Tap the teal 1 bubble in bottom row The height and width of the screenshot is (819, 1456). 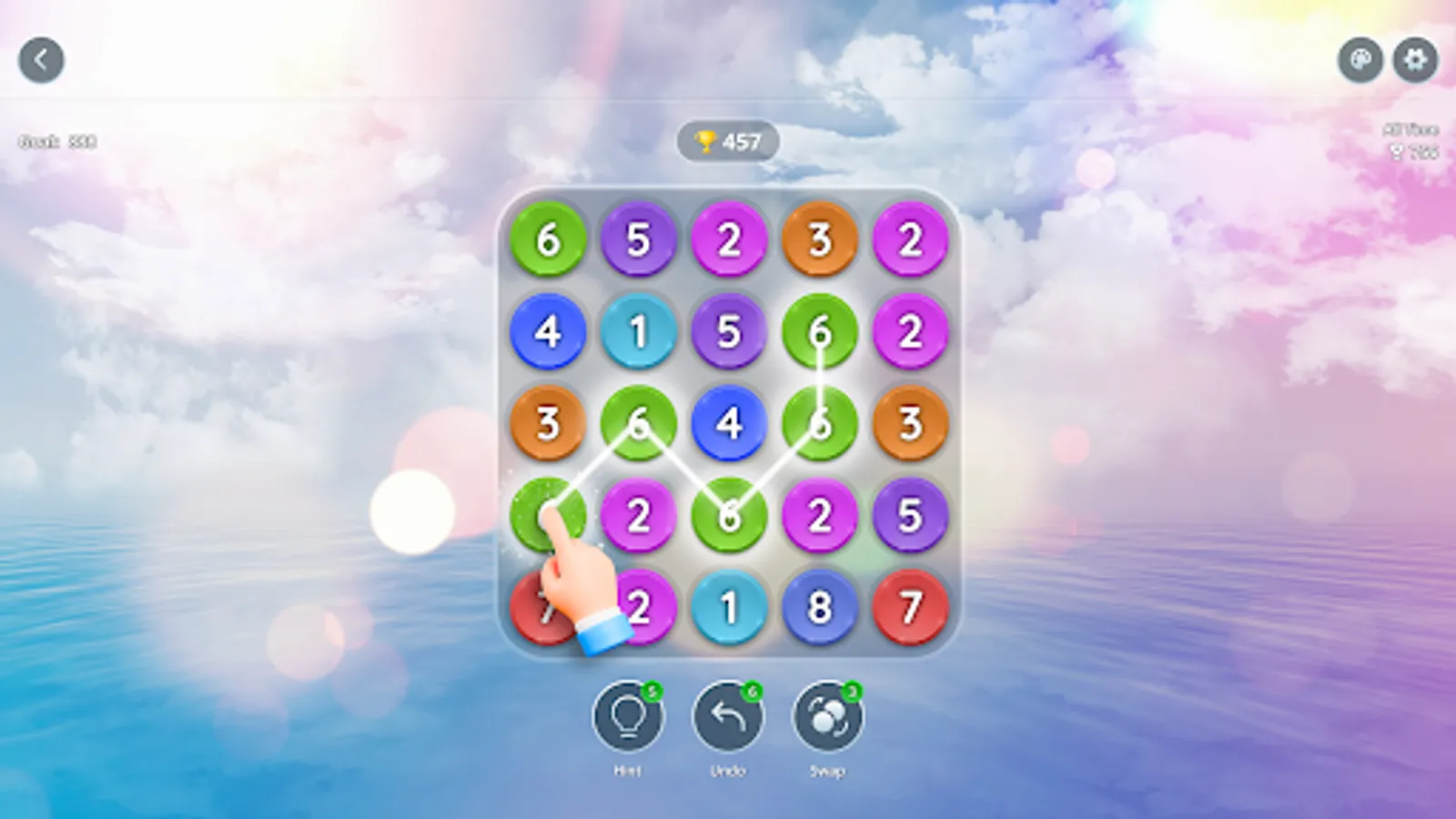728,605
